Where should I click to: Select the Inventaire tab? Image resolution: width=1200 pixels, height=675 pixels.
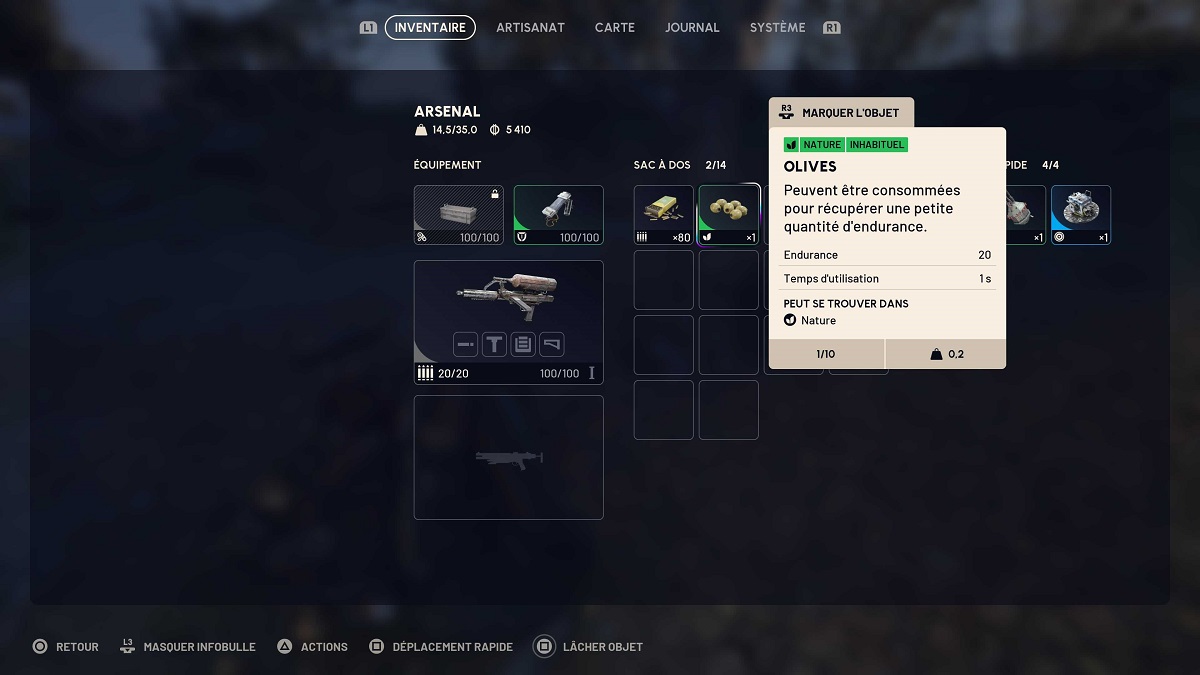430,28
